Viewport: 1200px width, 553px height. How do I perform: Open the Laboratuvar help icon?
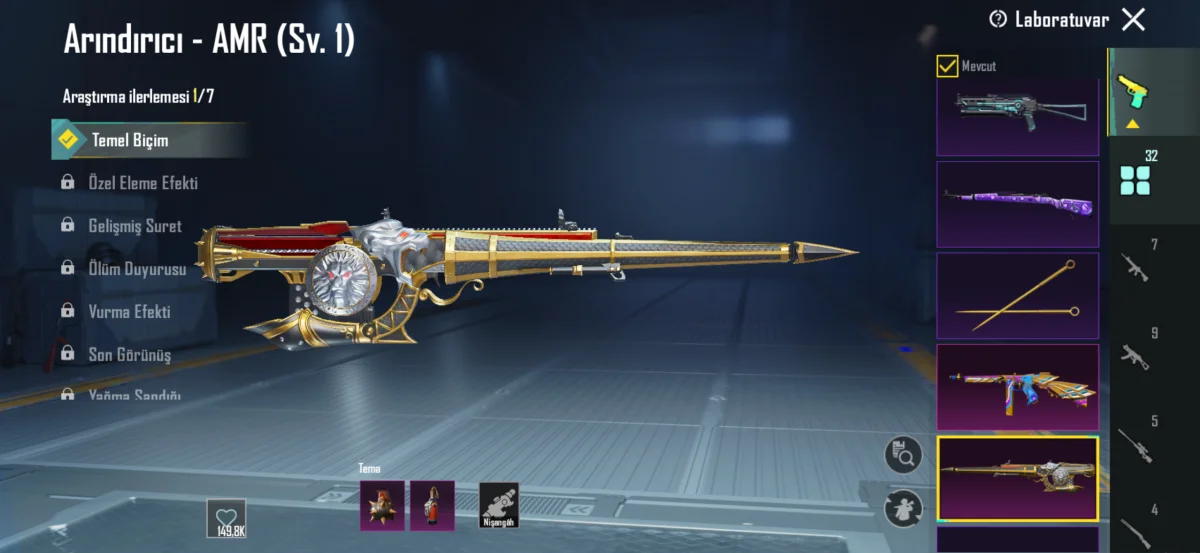pyautogui.click(x=997, y=19)
